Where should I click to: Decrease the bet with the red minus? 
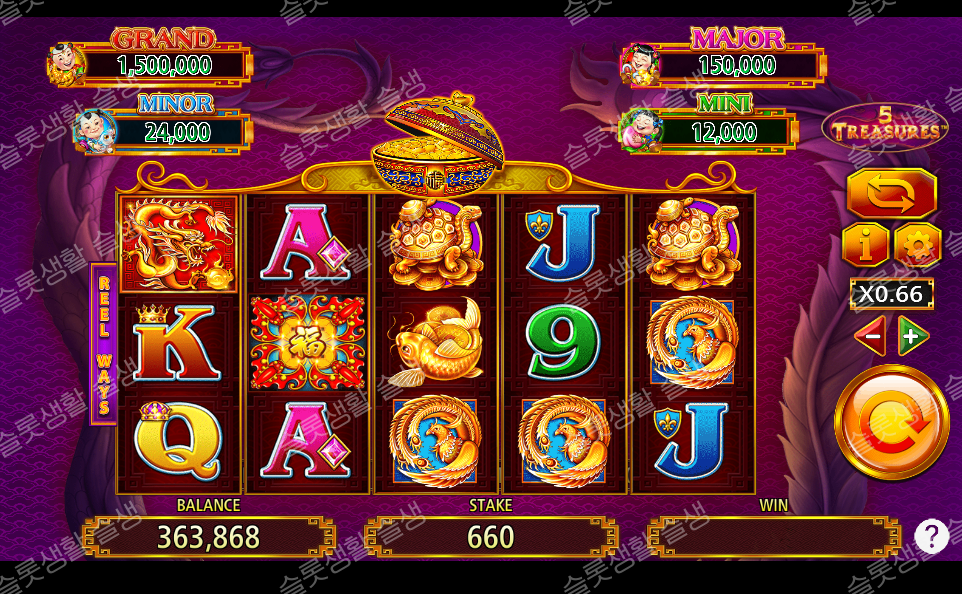pyautogui.click(x=869, y=337)
